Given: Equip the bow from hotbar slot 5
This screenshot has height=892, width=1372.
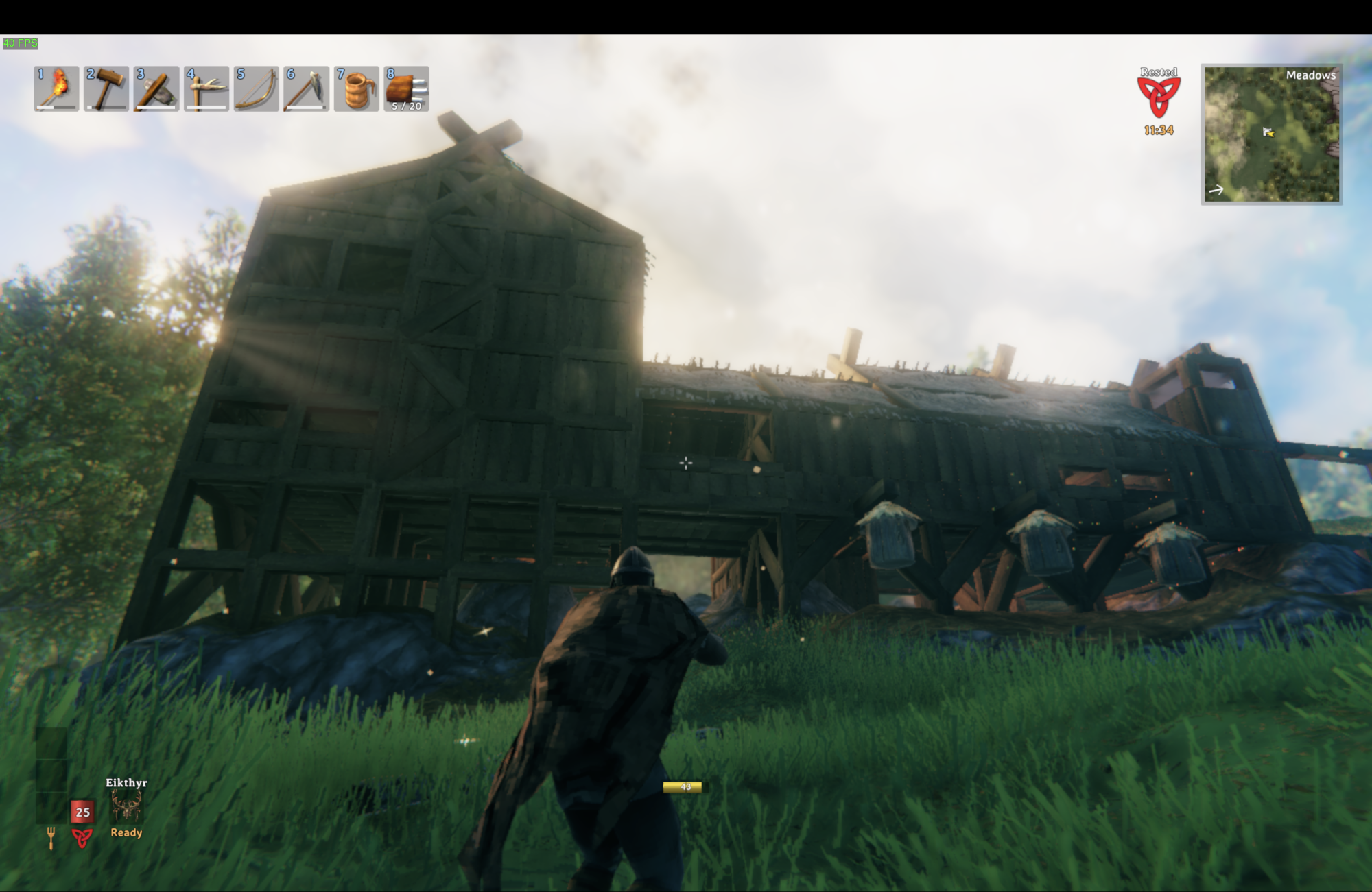Looking at the screenshot, I should coord(257,88).
